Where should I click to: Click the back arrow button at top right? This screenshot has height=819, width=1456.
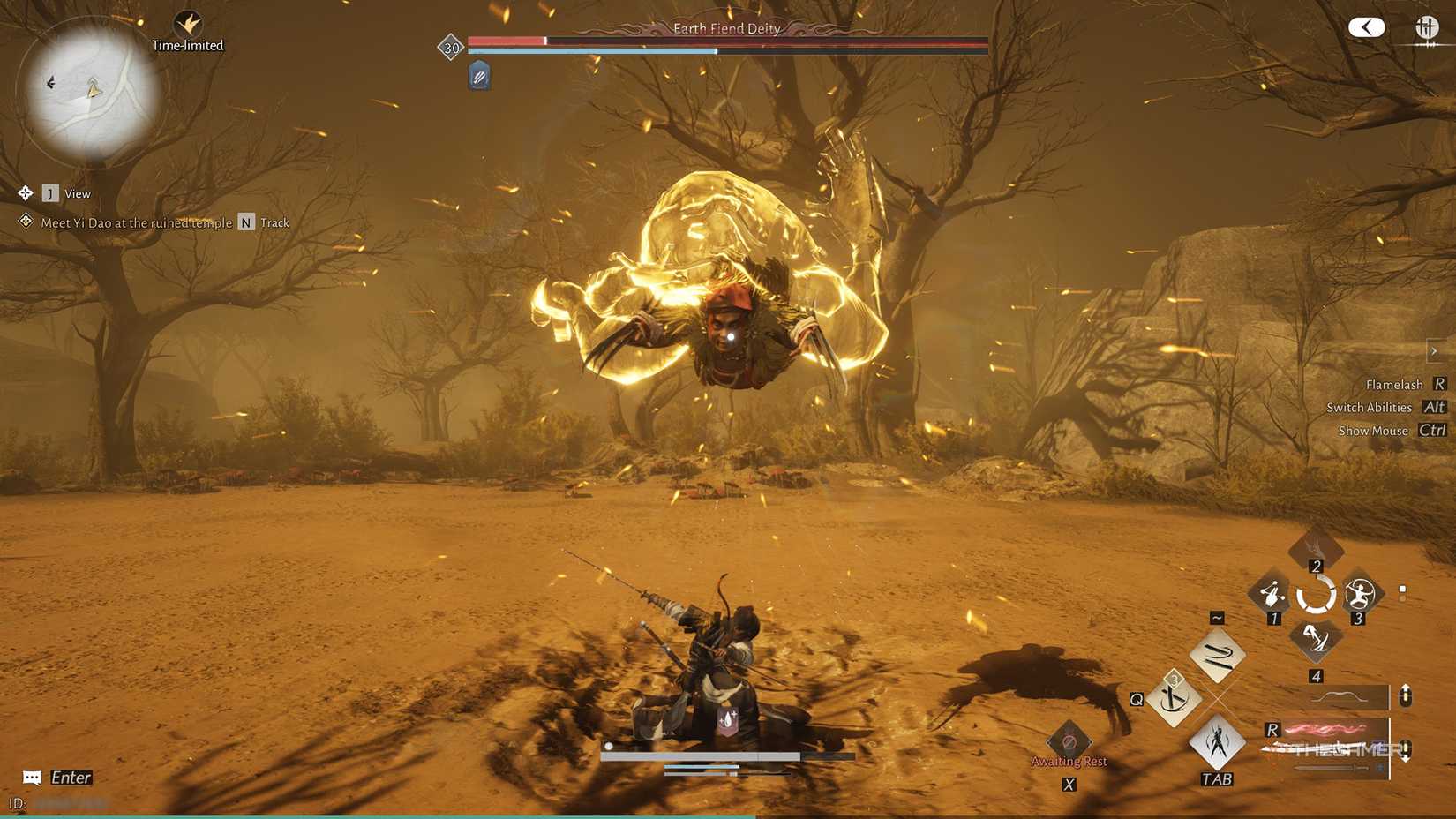point(1367,26)
